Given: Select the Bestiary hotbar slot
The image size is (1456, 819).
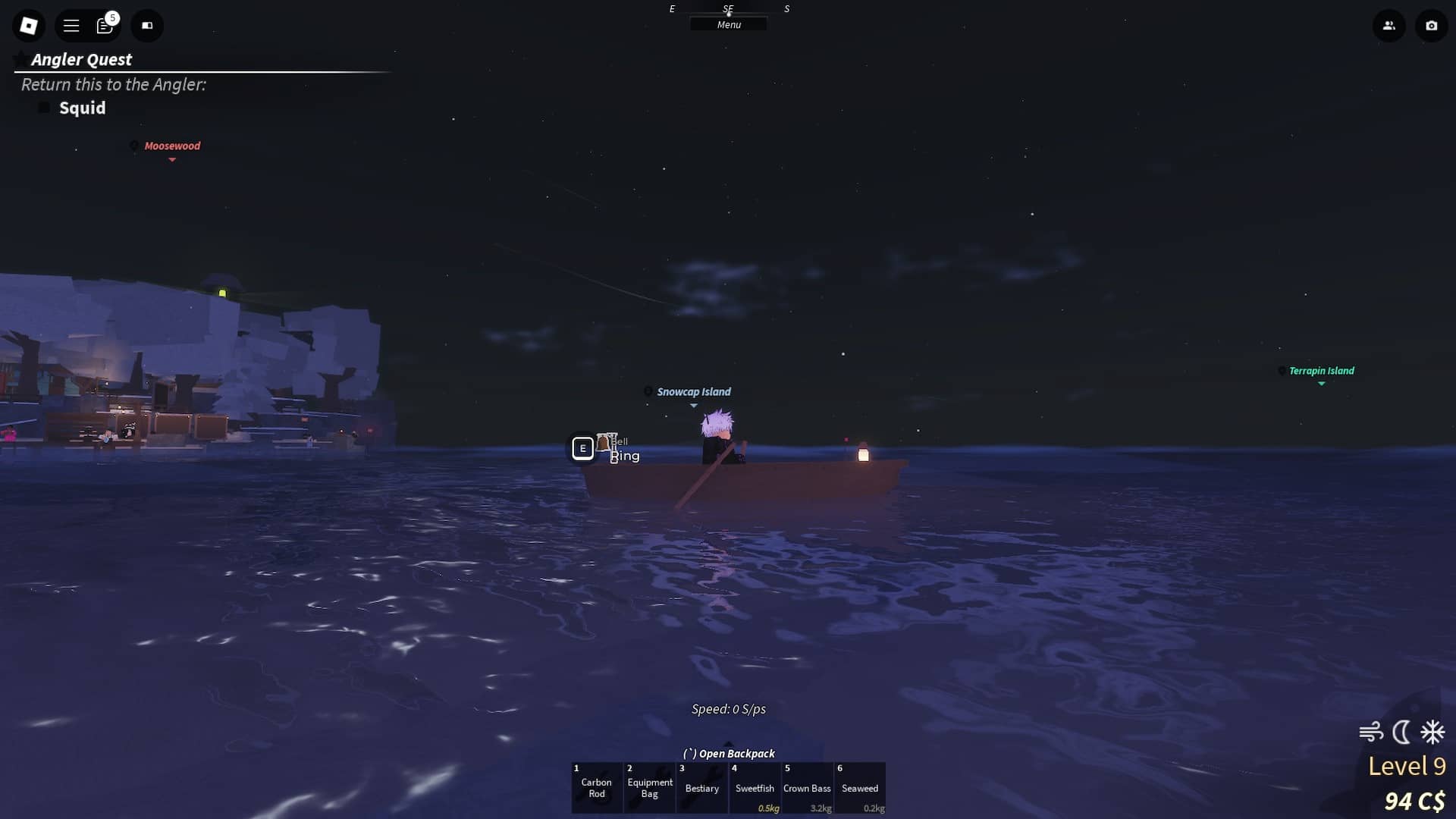Looking at the screenshot, I should (x=701, y=788).
